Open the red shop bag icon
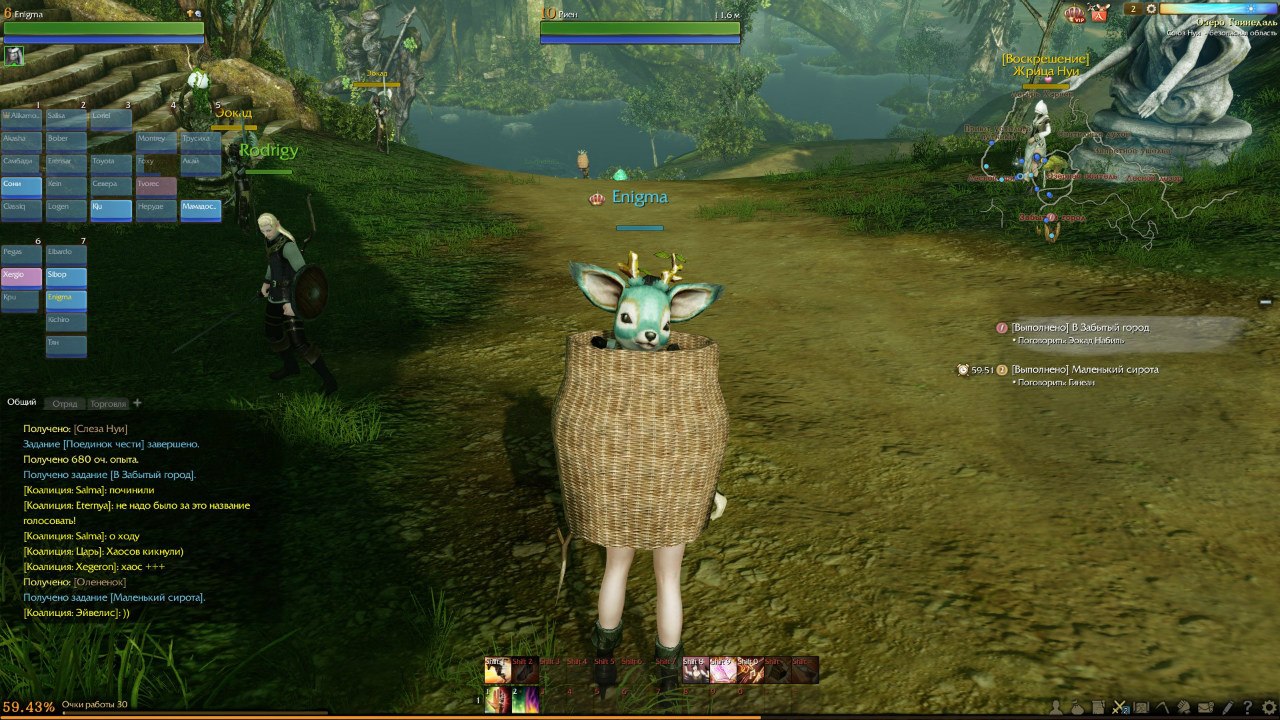Viewport: 1280px width, 720px height. click(1099, 13)
